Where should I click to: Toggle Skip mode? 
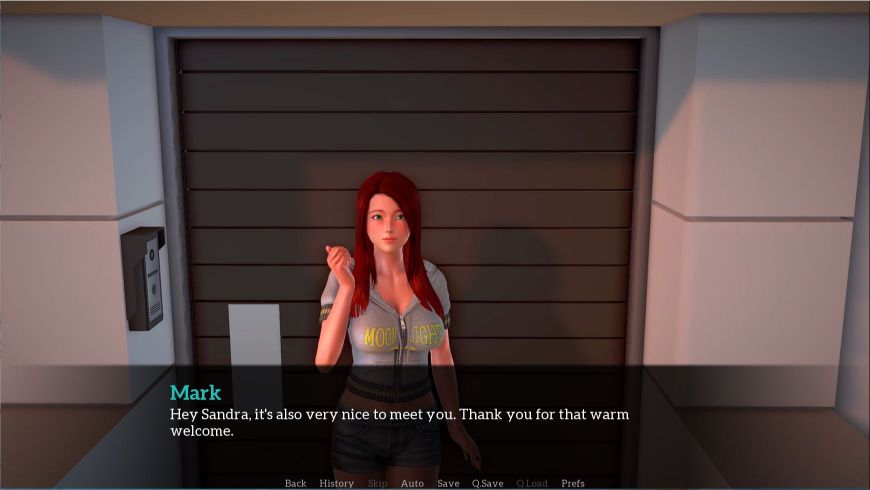point(377,483)
